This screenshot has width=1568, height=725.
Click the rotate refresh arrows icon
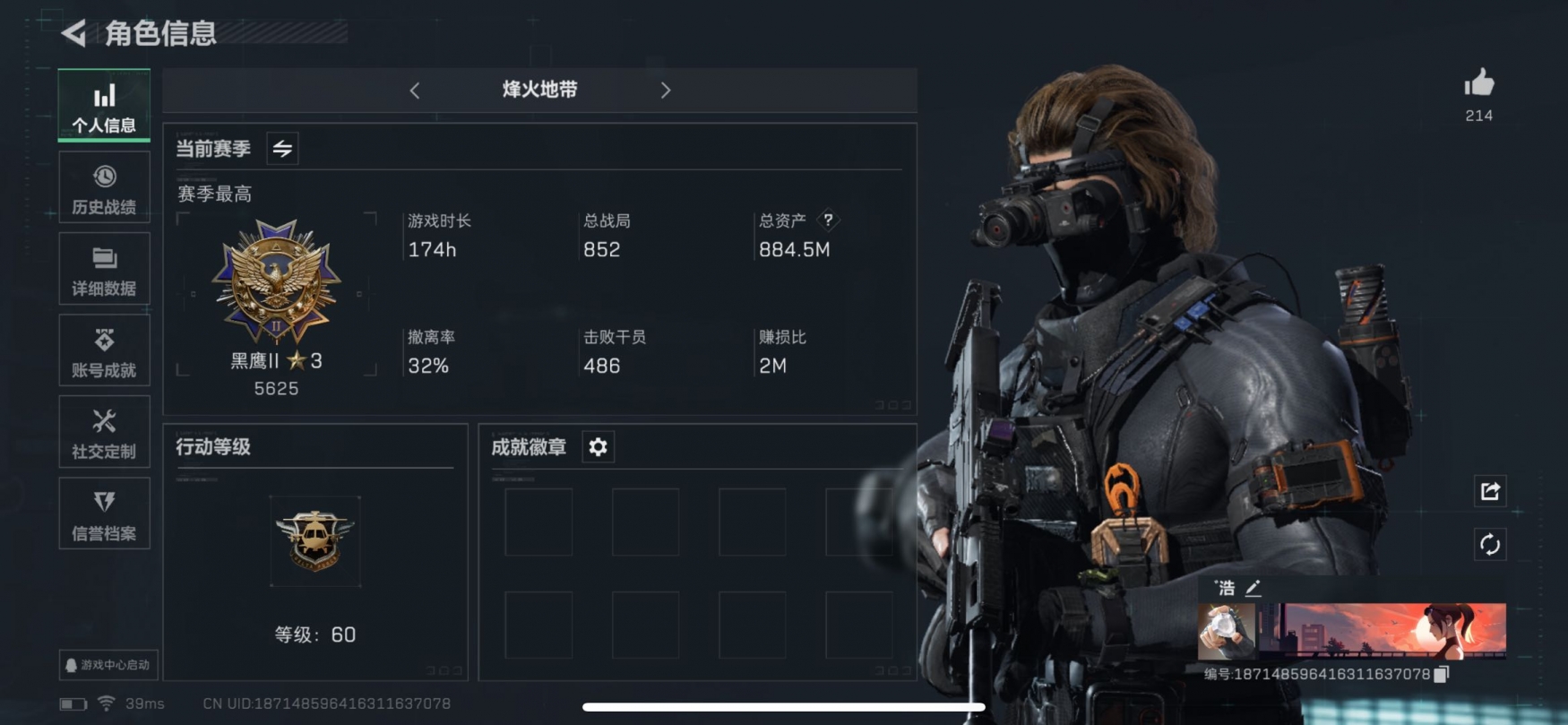[1489, 544]
